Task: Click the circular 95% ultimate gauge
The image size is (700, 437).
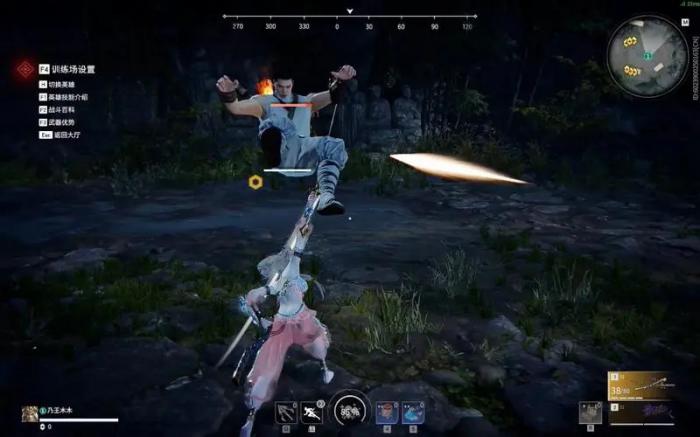Action: coord(349,409)
